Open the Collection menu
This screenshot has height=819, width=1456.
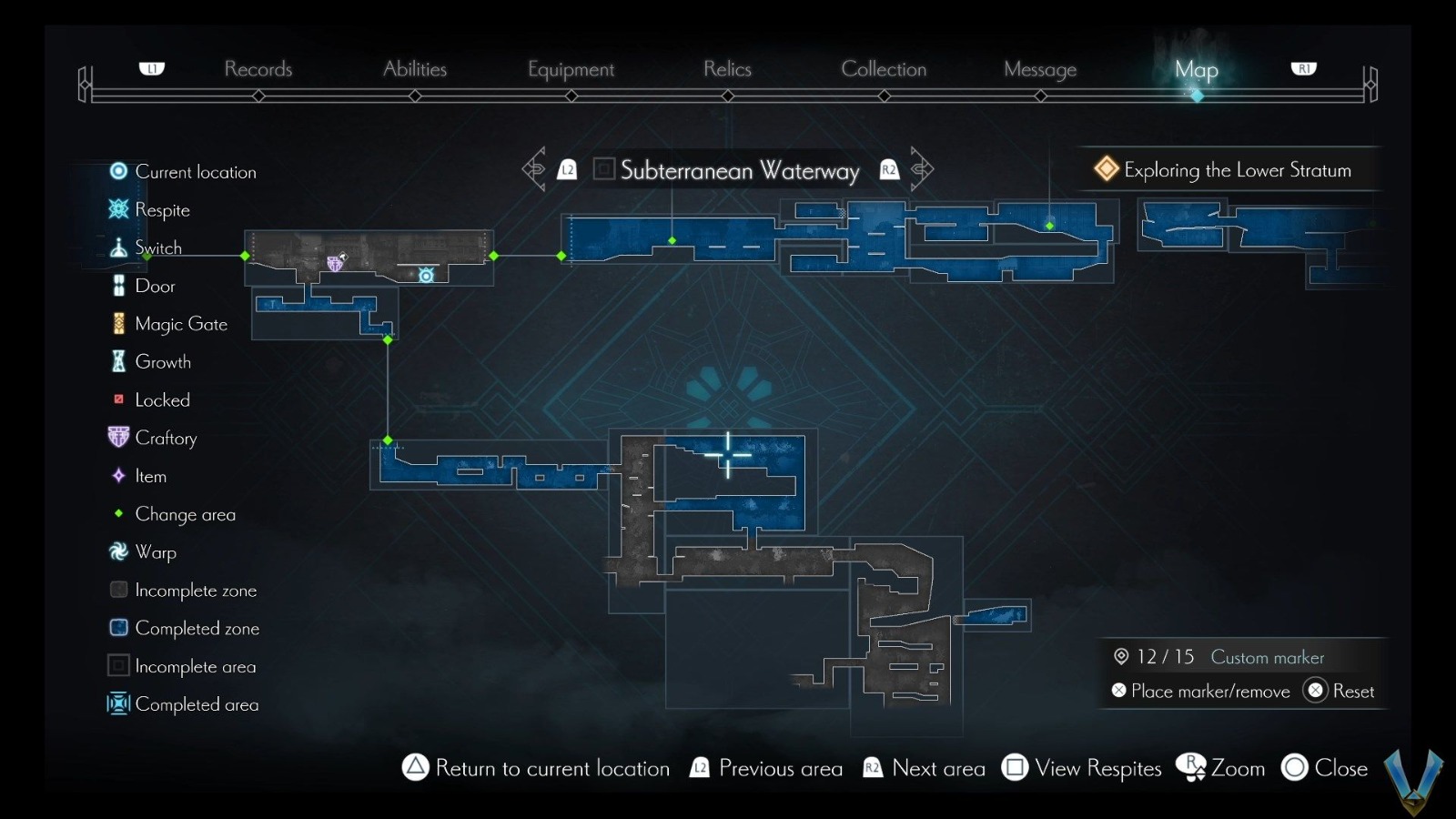pyautogui.click(x=884, y=69)
